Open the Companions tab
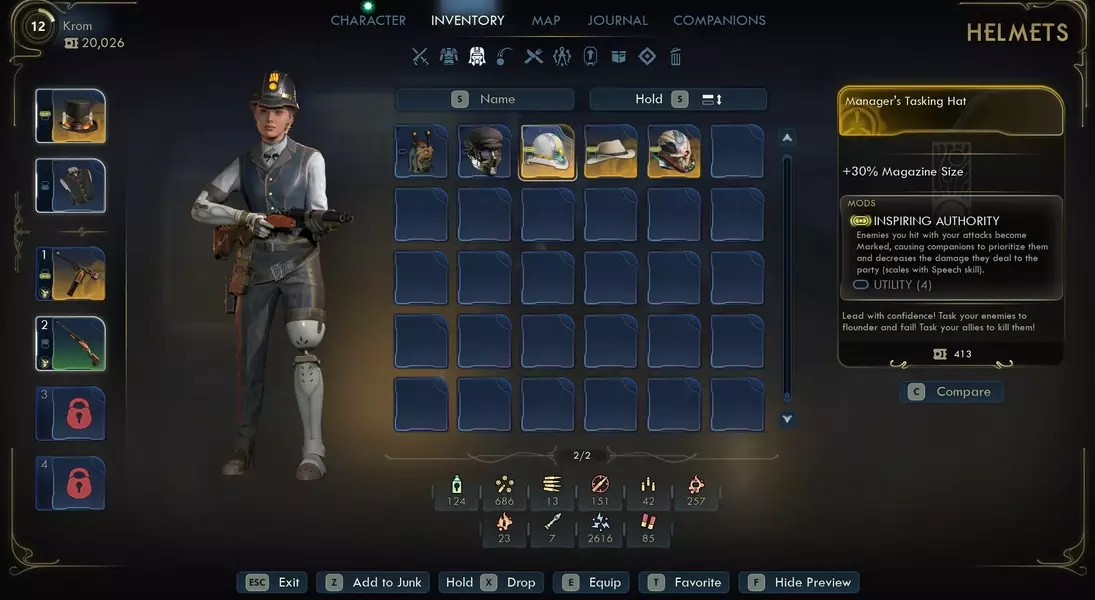The height and width of the screenshot is (600, 1095). [x=719, y=20]
